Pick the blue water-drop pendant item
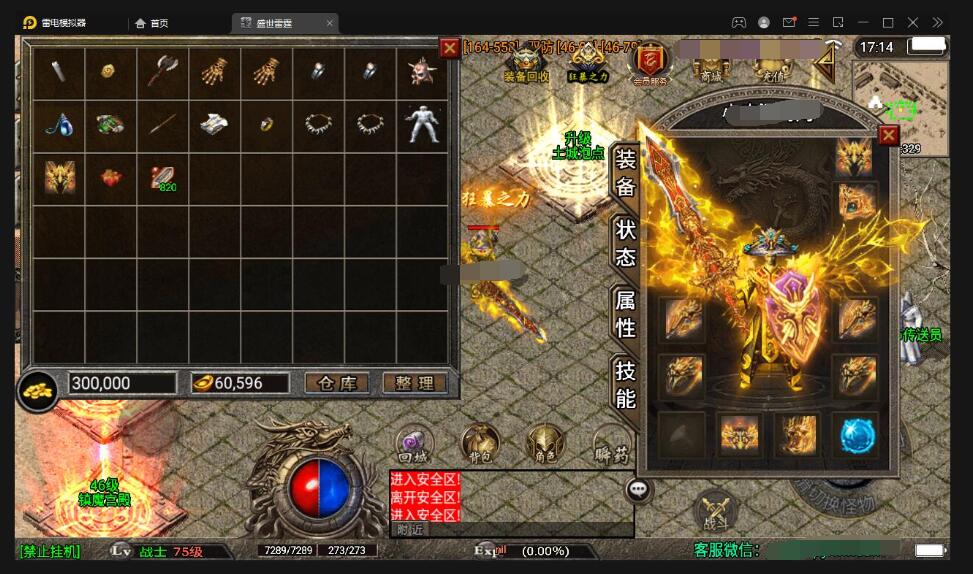973x574 pixels. (x=58, y=124)
